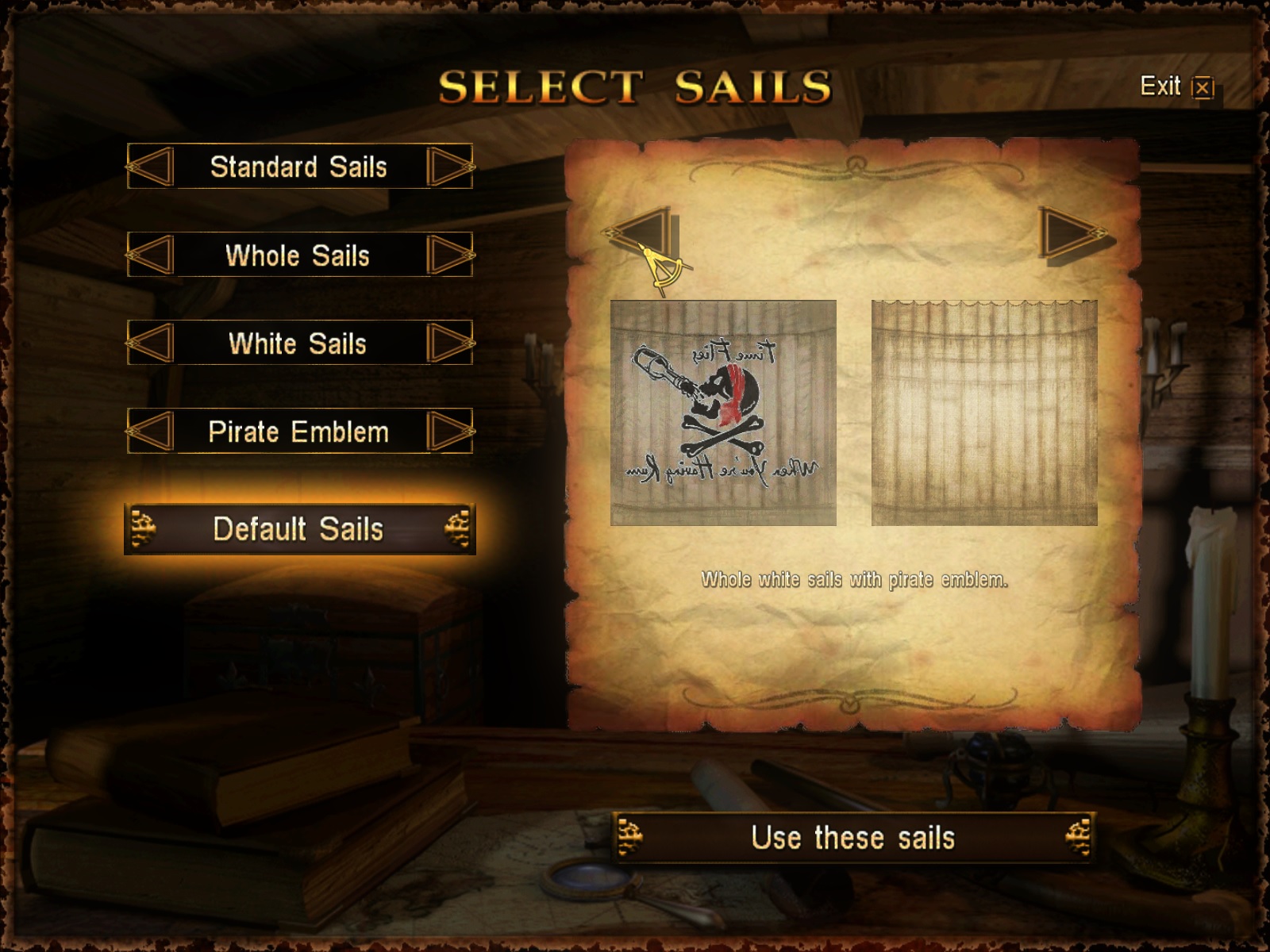Show previous sail on the parchment
This screenshot has height=952, width=1270.
click(x=641, y=234)
